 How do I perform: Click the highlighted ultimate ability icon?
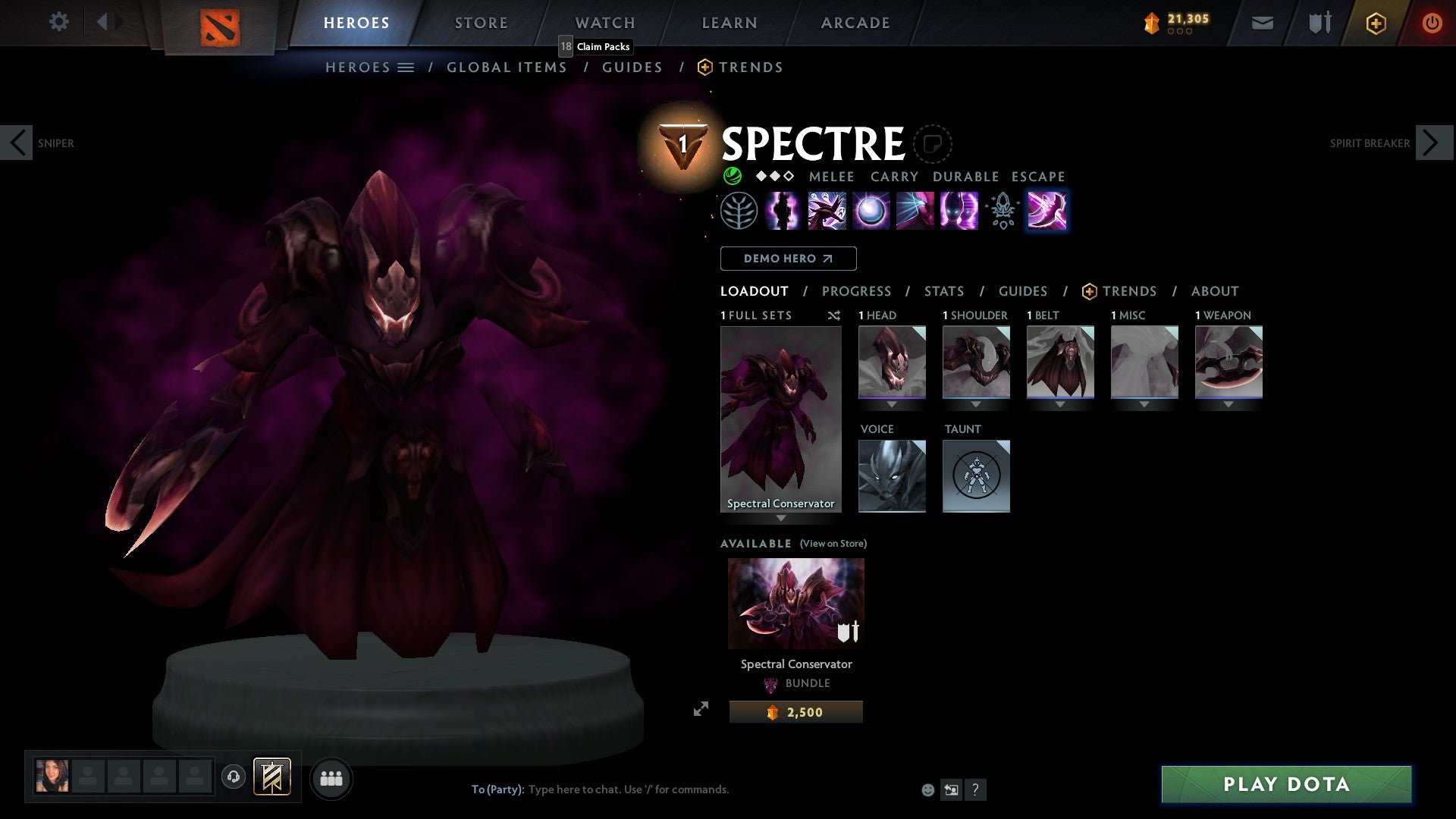(1047, 211)
